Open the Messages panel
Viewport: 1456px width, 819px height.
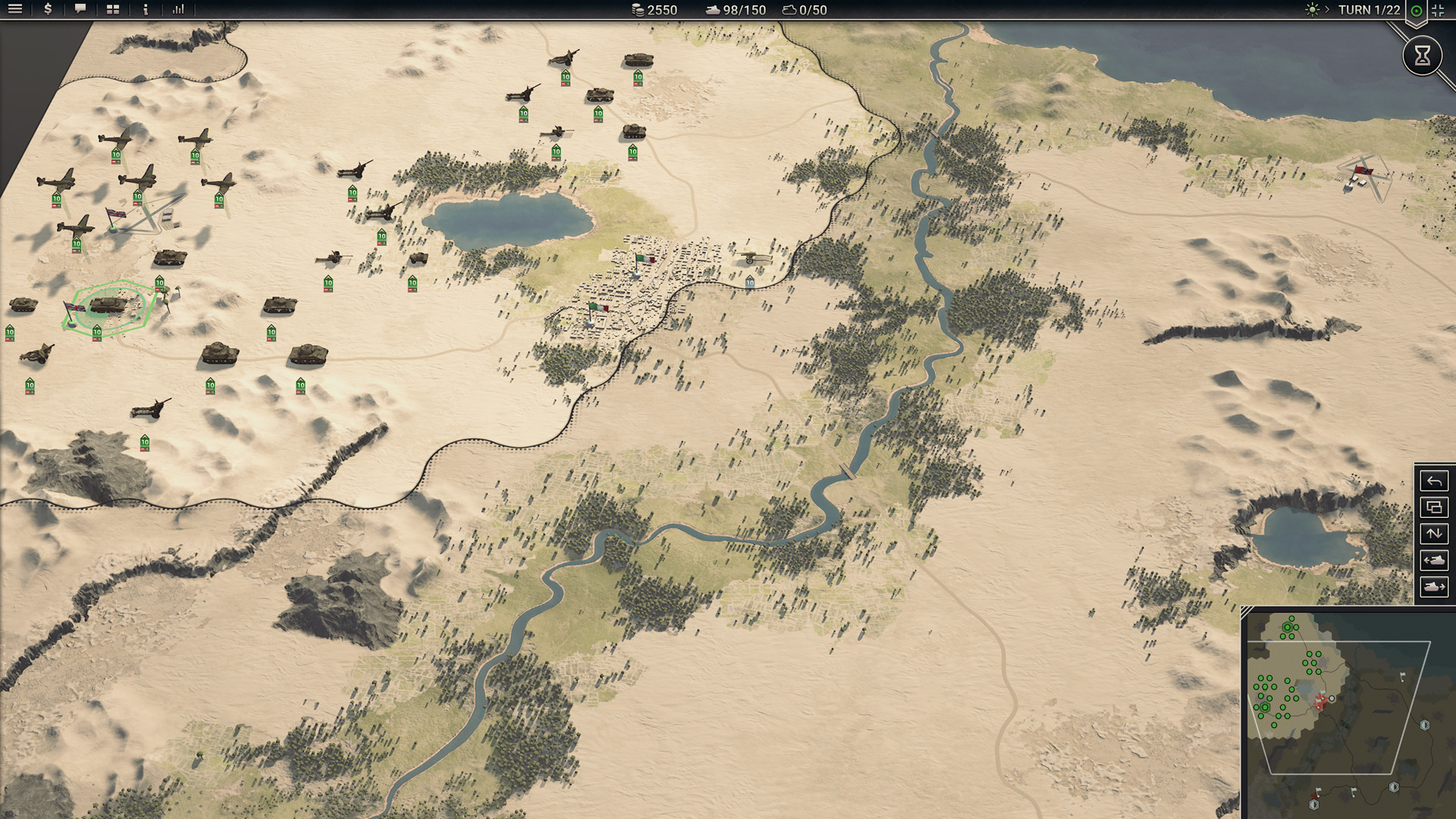point(79,10)
